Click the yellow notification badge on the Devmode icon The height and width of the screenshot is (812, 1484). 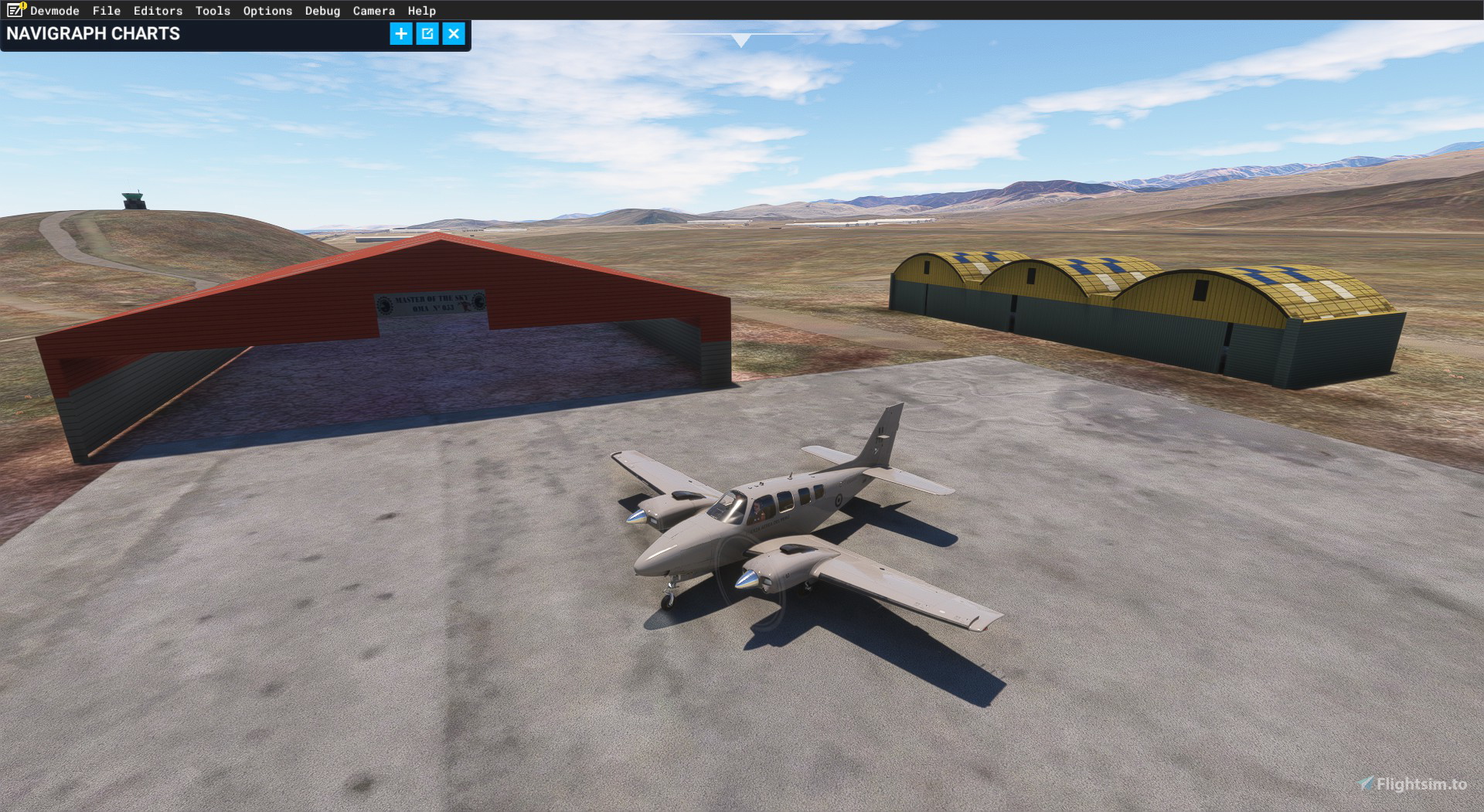coord(22,5)
